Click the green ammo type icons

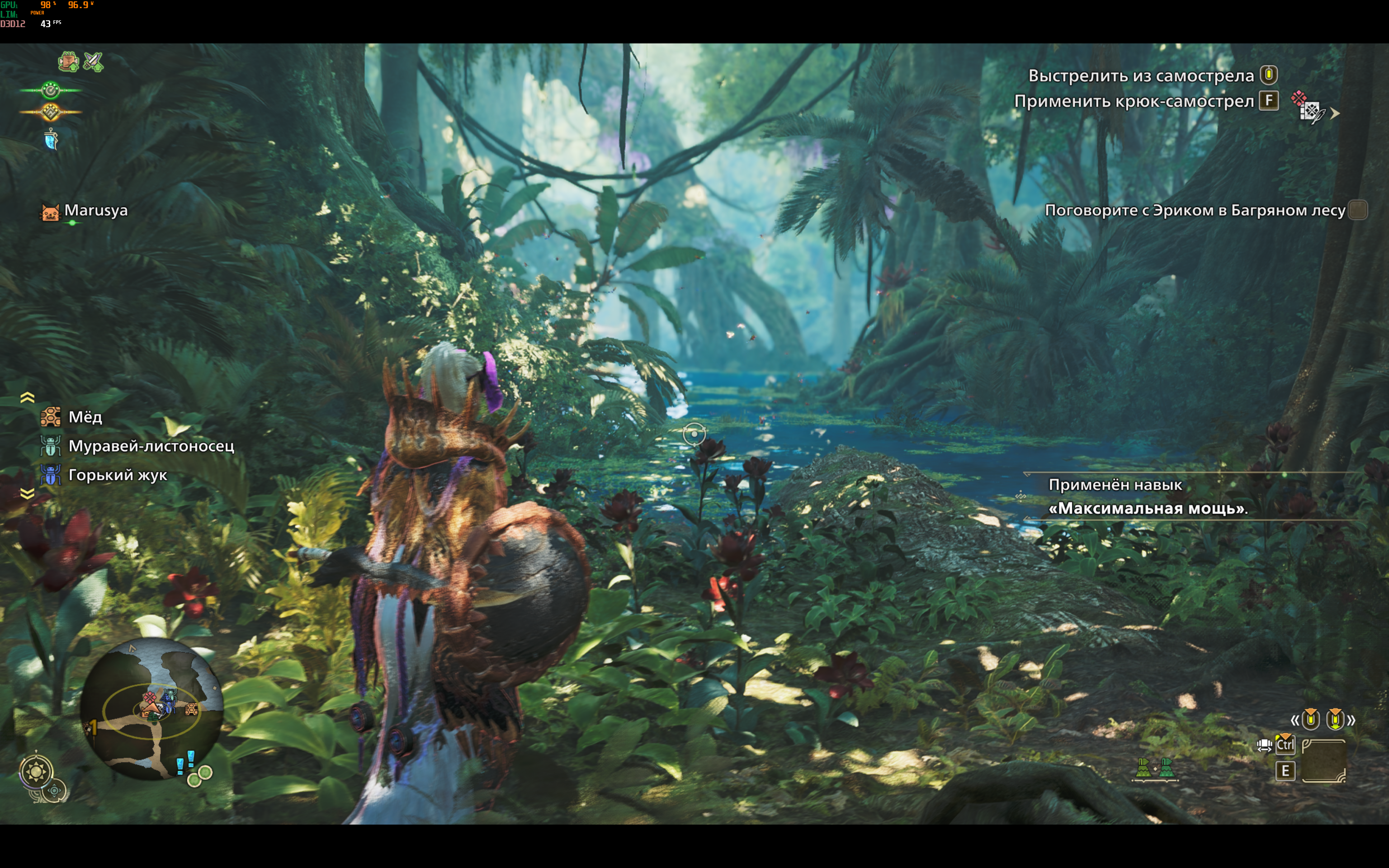click(1155, 768)
